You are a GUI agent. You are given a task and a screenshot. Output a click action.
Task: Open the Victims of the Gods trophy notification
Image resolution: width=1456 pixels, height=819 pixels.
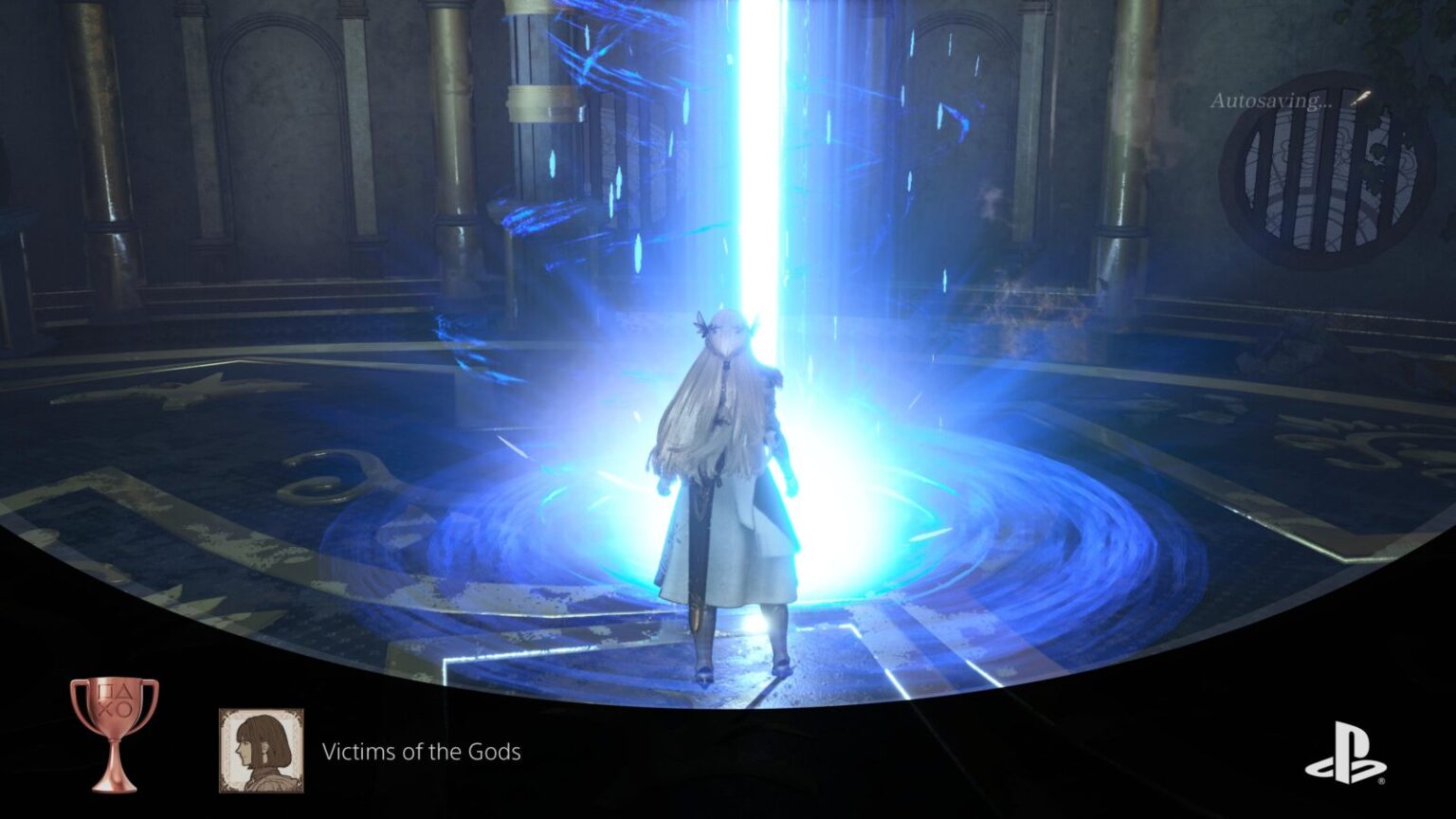pyautogui.click(x=421, y=752)
